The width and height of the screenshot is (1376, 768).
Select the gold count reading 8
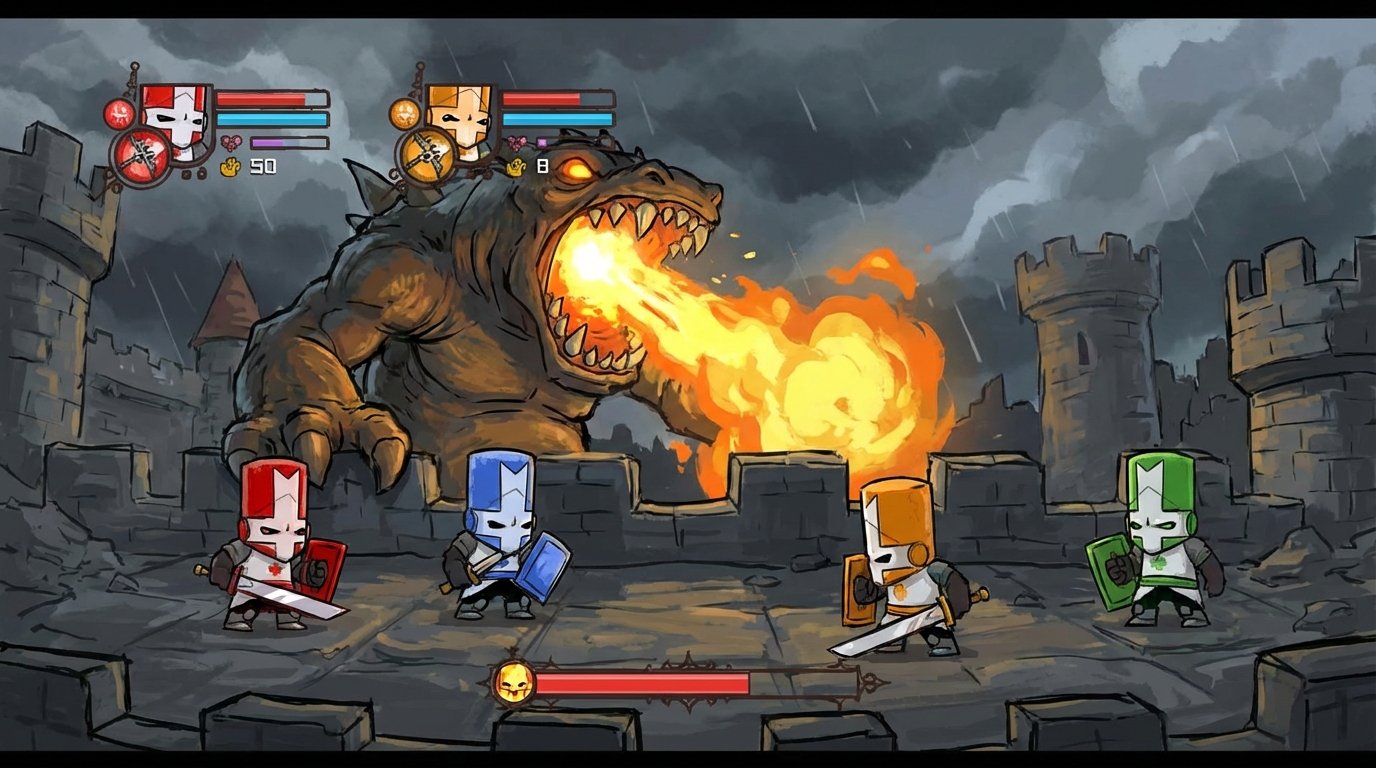(542, 165)
